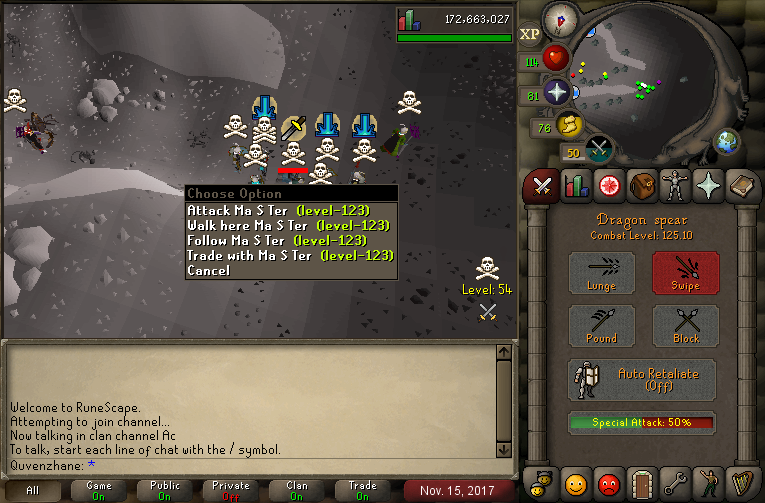Screen dimensions: 765x503
Task: Select the Swipe attack style
Action: [686, 273]
